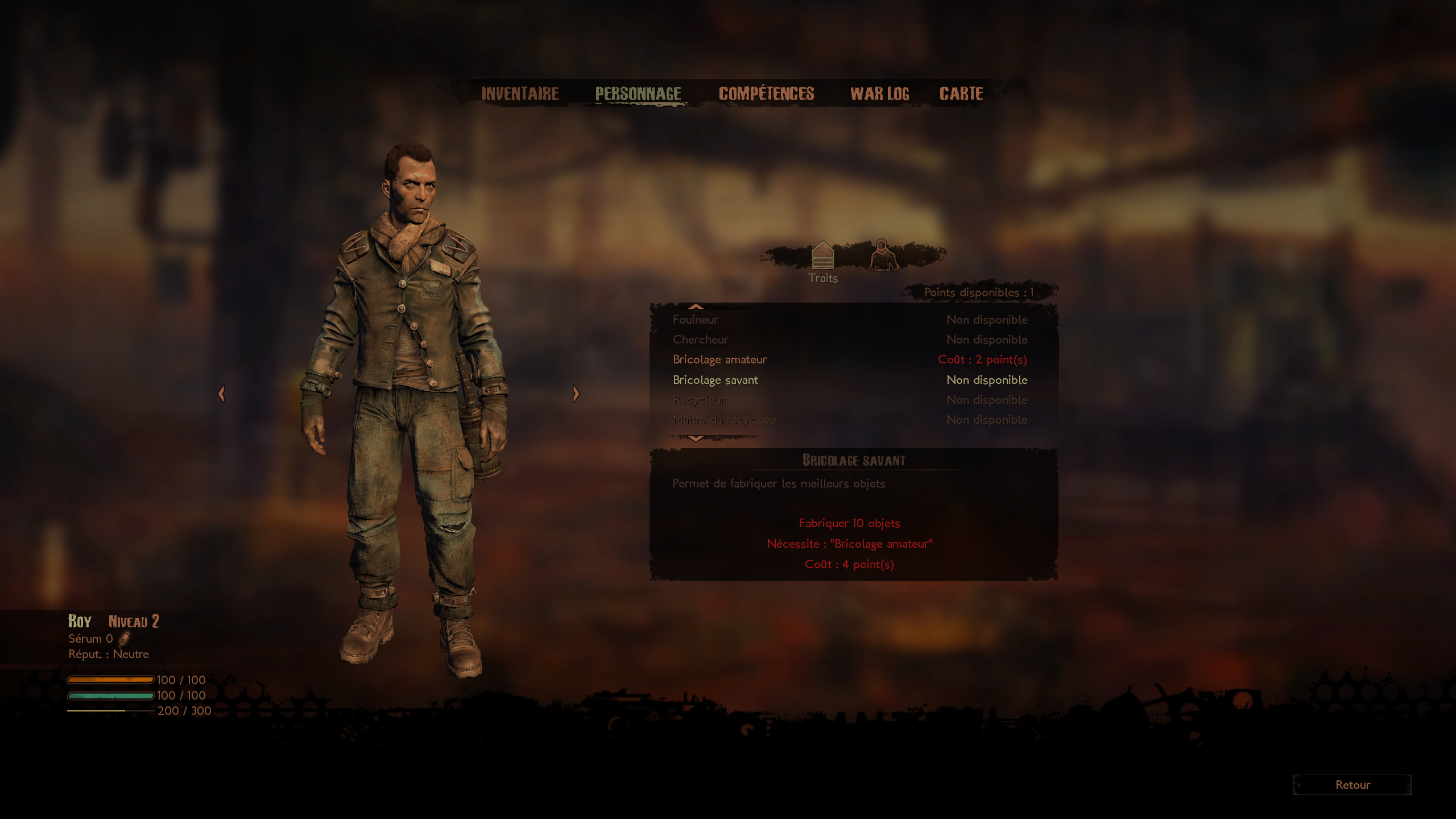The image size is (1456, 819).
Task: Click the trait list down arrow
Action: (x=696, y=439)
